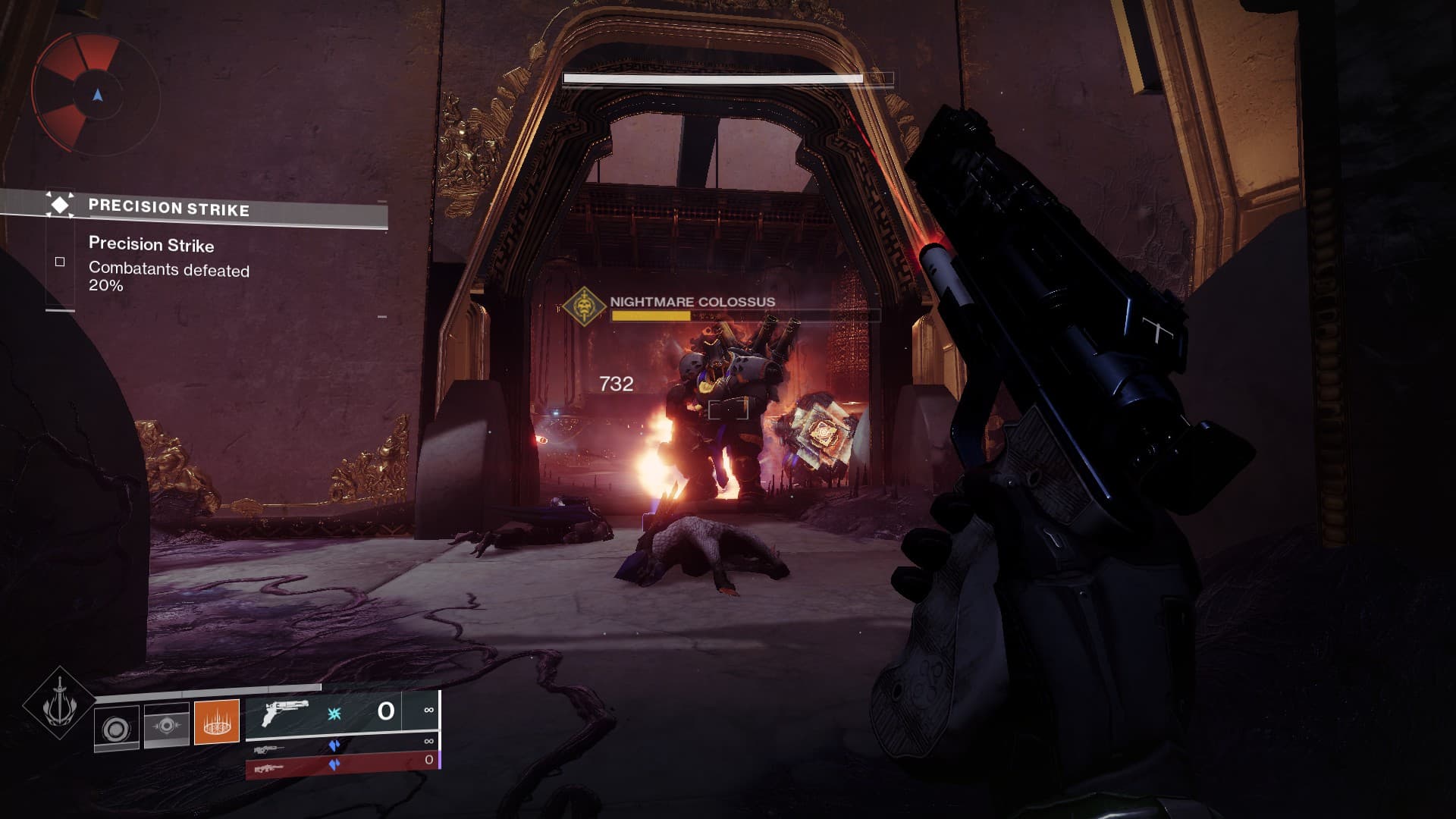Click the Precision Strike diamond header icon

[59, 204]
